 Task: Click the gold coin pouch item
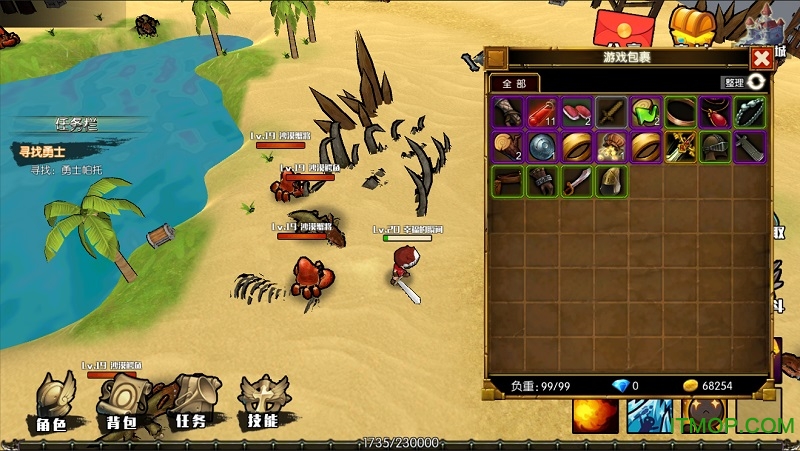coord(611,147)
